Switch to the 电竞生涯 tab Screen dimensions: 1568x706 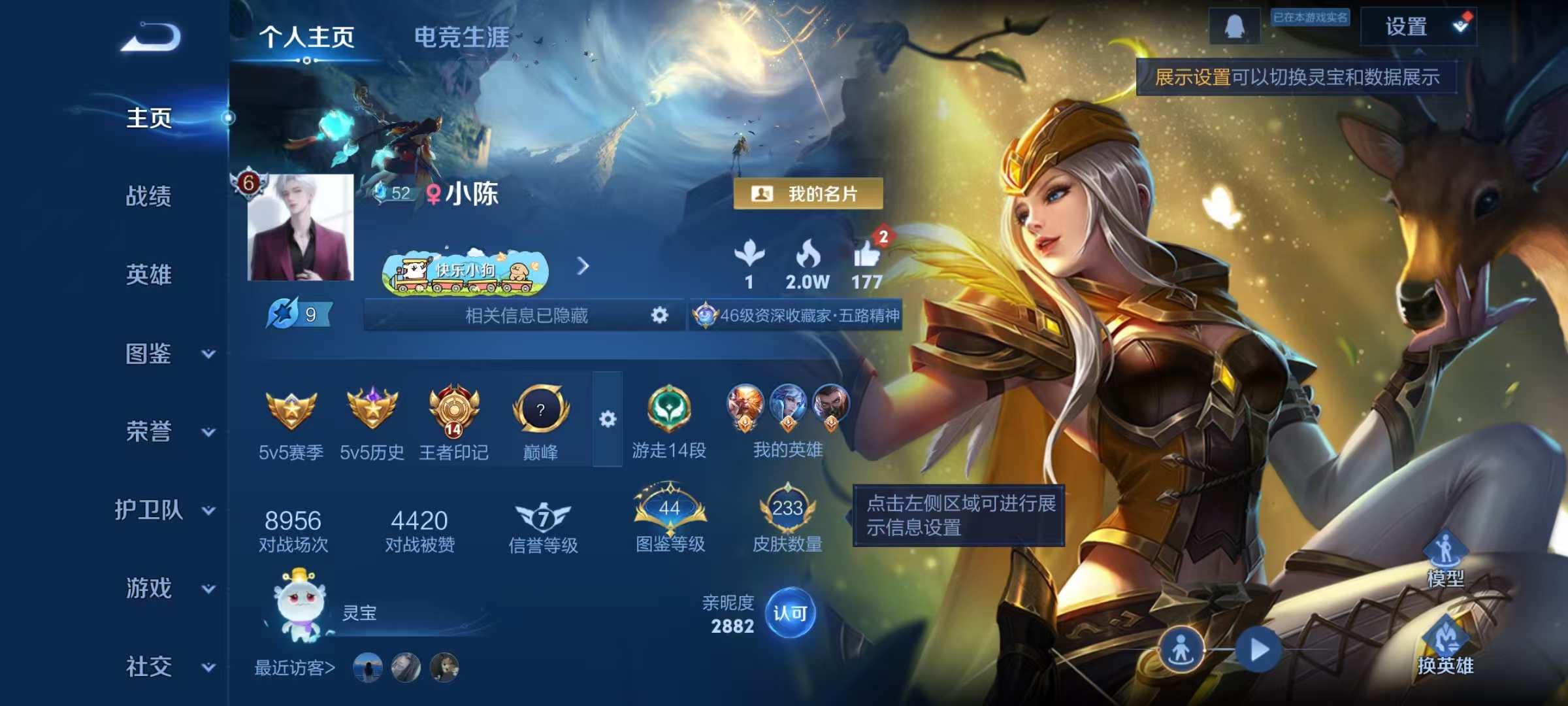coord(459,38)
